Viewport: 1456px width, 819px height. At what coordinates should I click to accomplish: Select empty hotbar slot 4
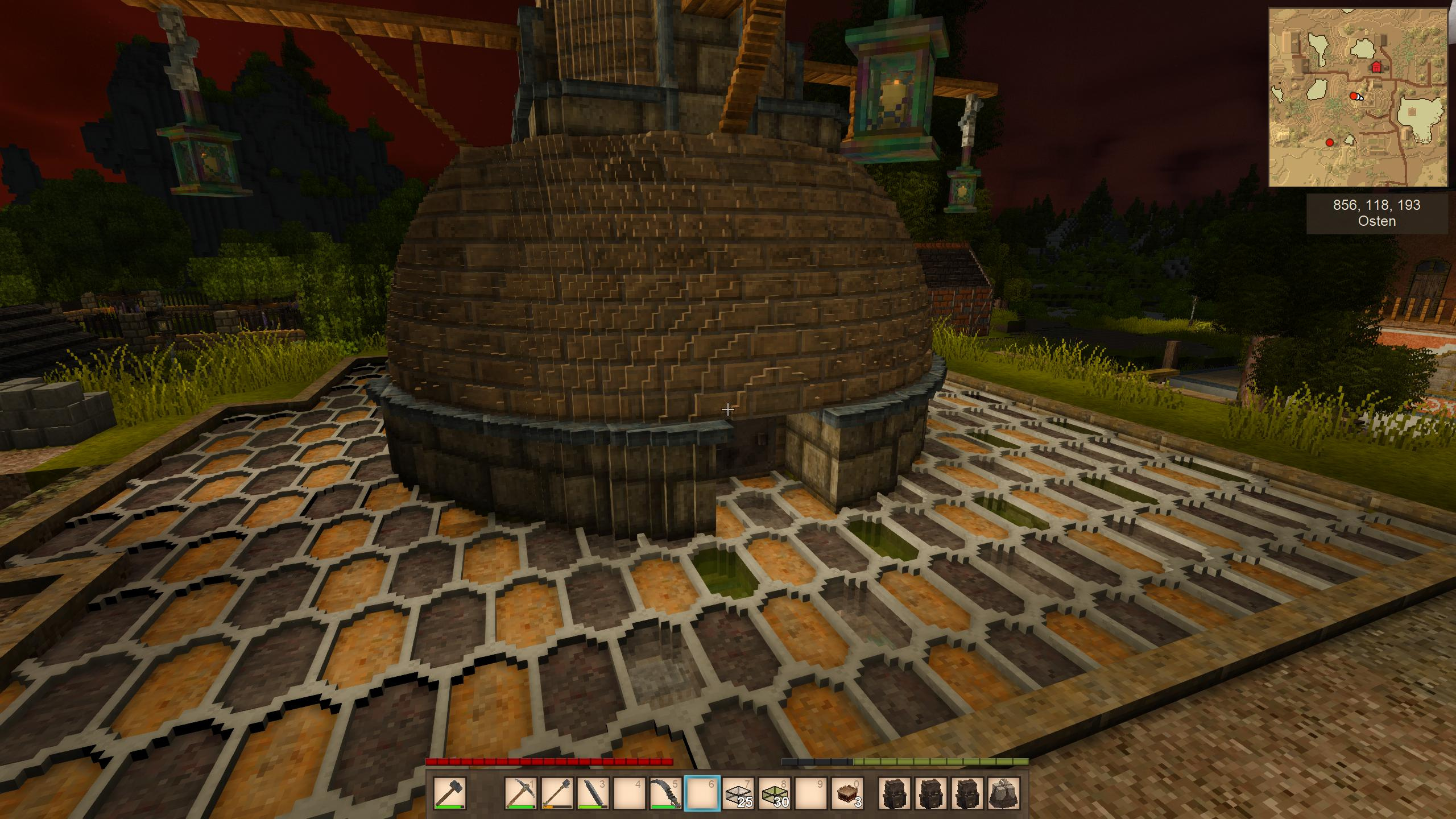(x=630, y=792)
